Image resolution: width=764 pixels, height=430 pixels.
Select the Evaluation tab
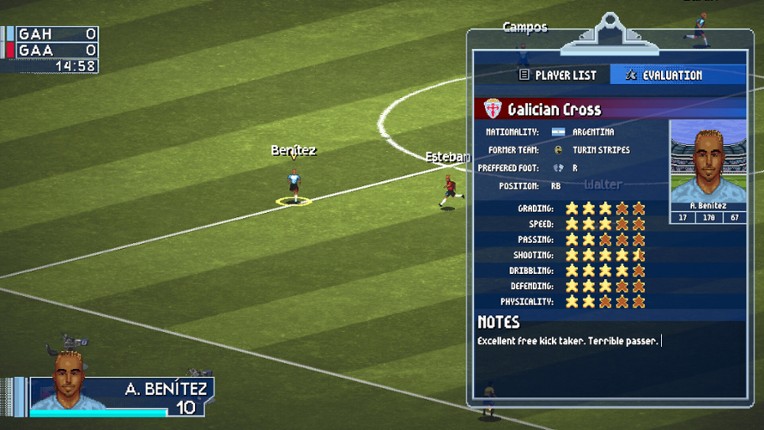664,75
